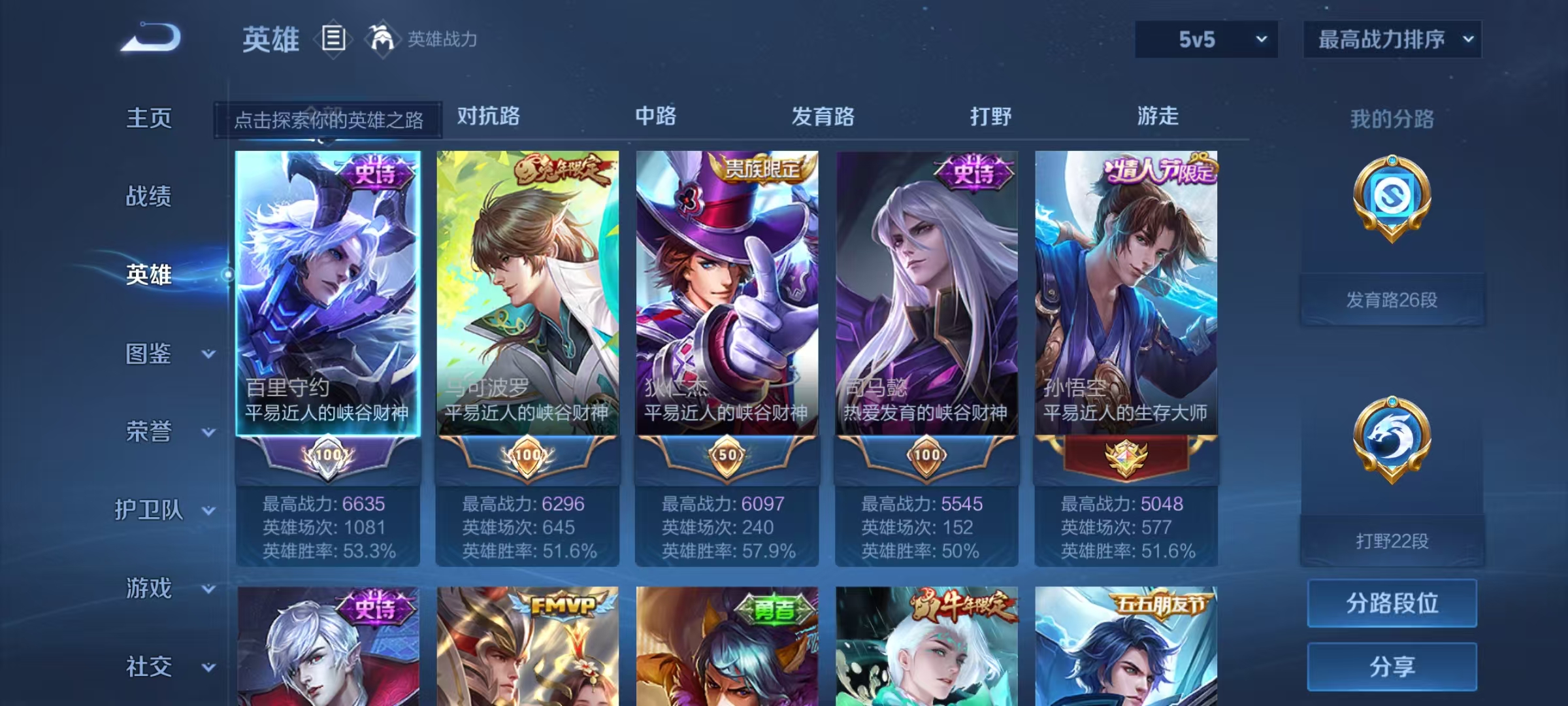Viewport: 1568px width, 706px height.
Task: Open the 最高战力排序 sorting dropdown
Action: tap(1392, 39)
